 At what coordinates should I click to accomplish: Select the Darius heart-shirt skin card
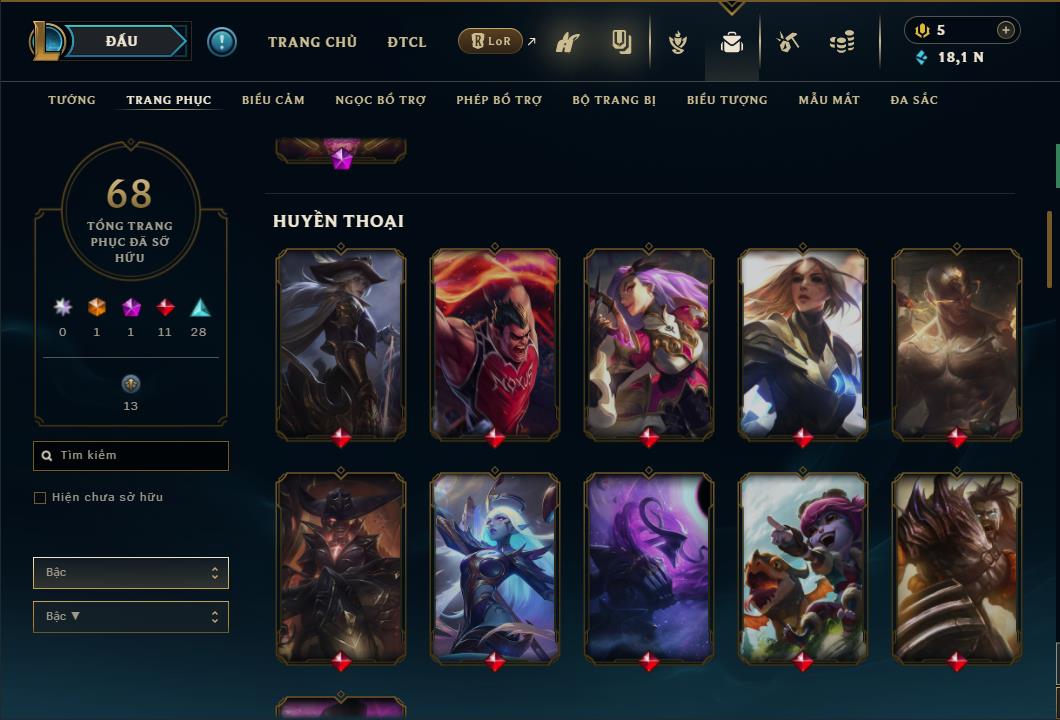pyautogui.click(x=495, y=343)
